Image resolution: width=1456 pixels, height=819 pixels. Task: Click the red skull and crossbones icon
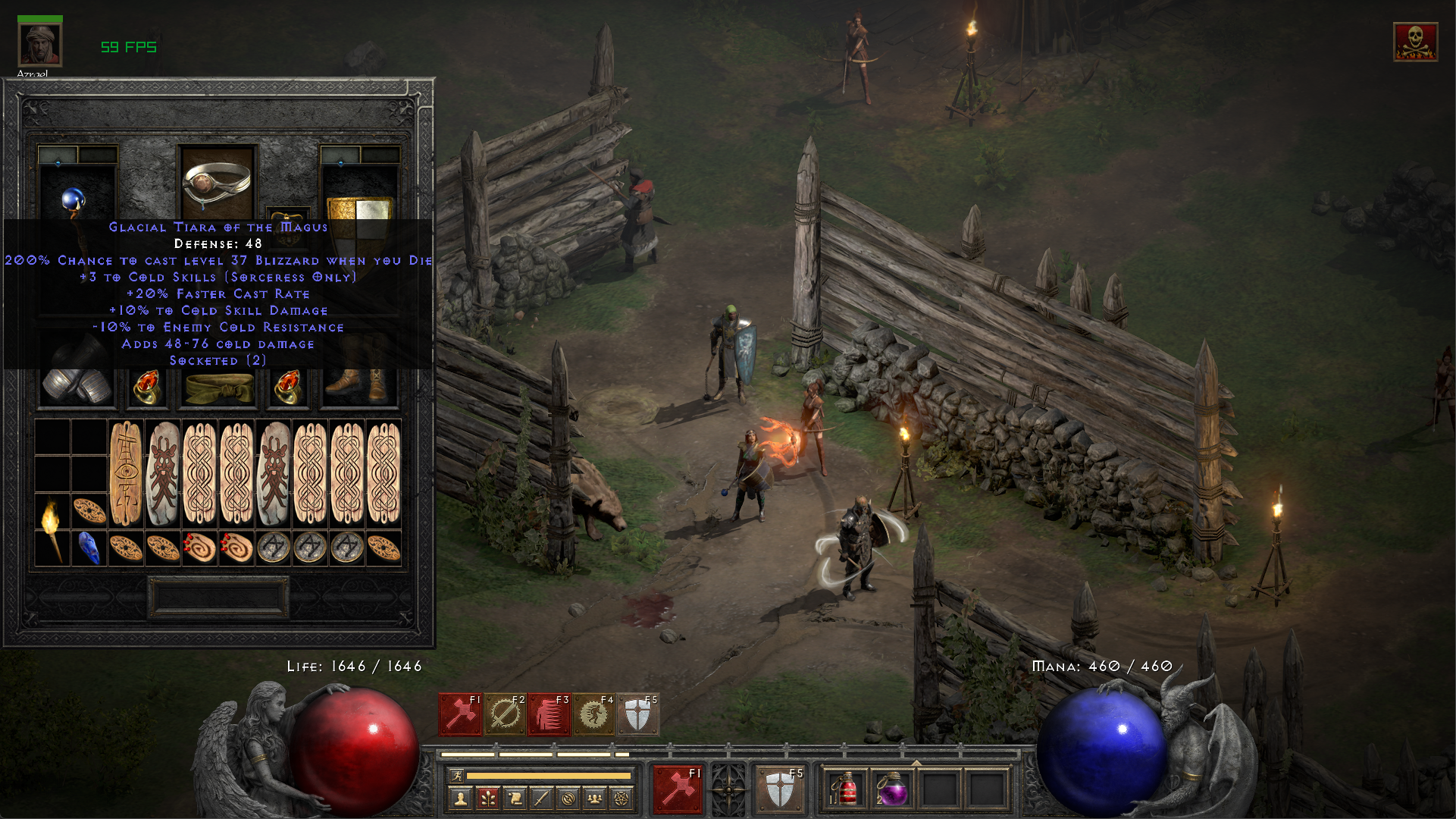(1414, 42)
